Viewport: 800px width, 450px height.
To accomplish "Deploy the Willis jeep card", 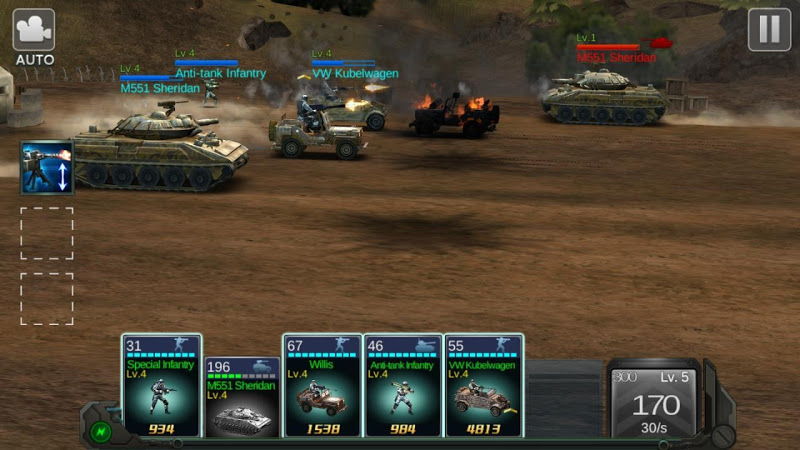I will click(322, 386).
